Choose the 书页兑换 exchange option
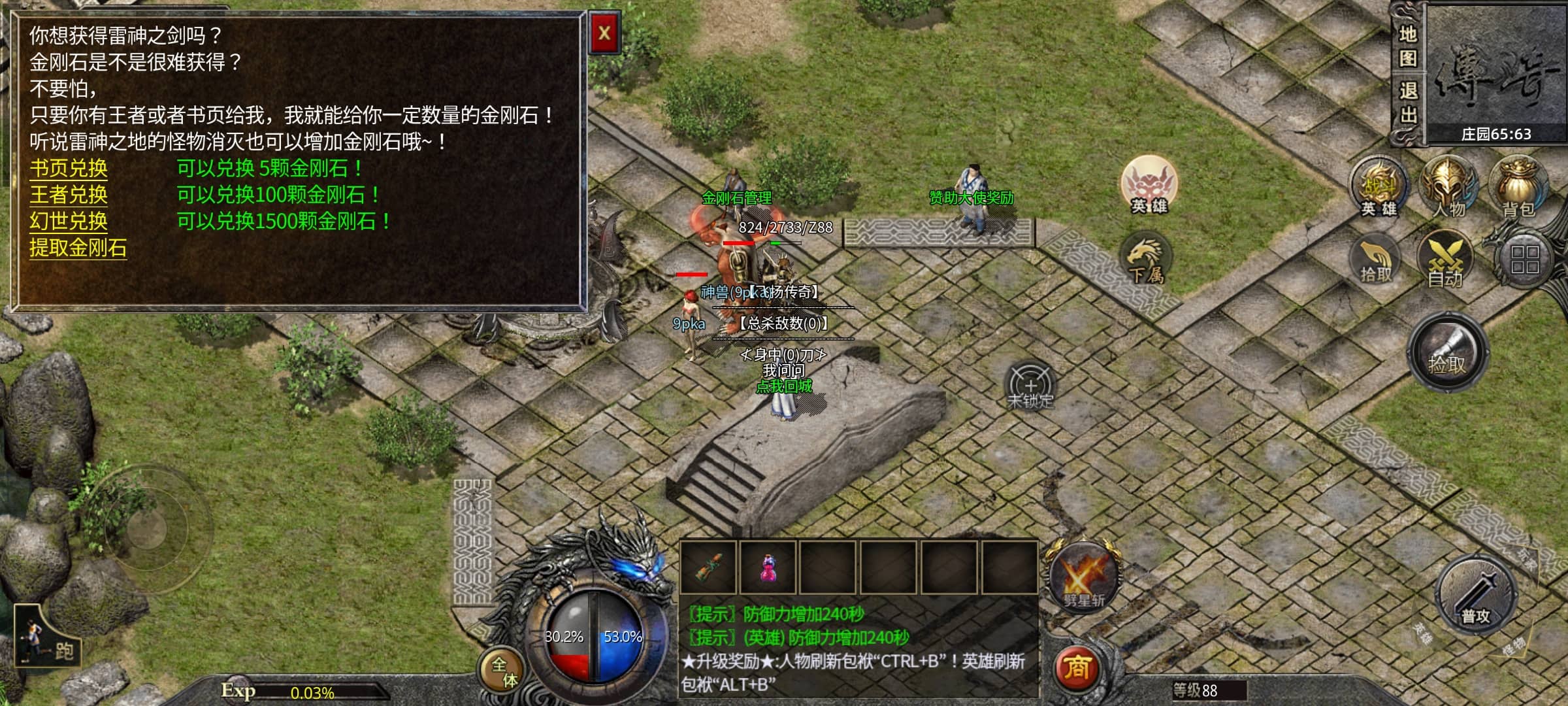 pyautogui.click(x=69, y=169)
